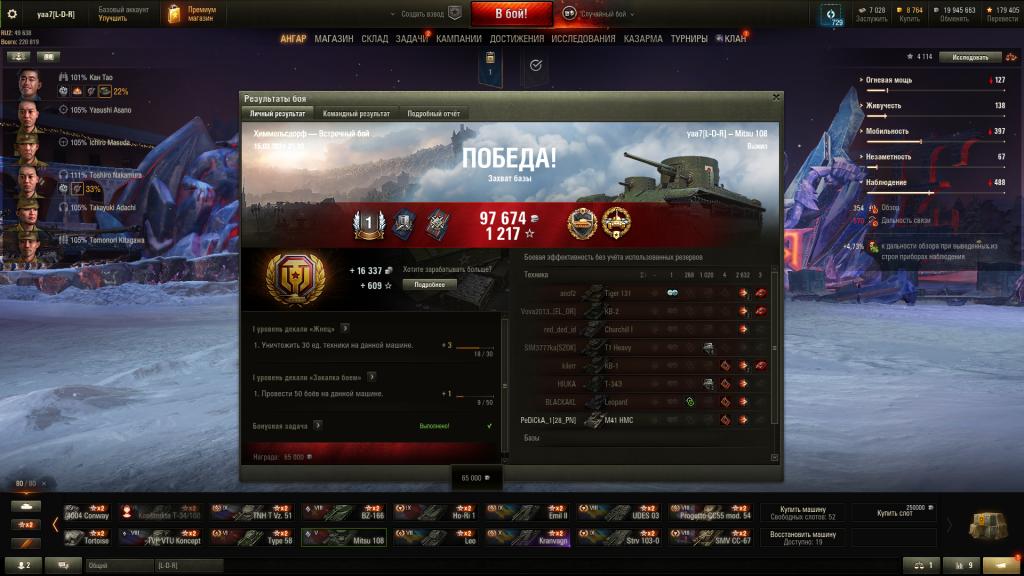Go to the СКЛАД section
This screenshot has height=576, width=1024.
pyautogui.click(x=375, y=39)
